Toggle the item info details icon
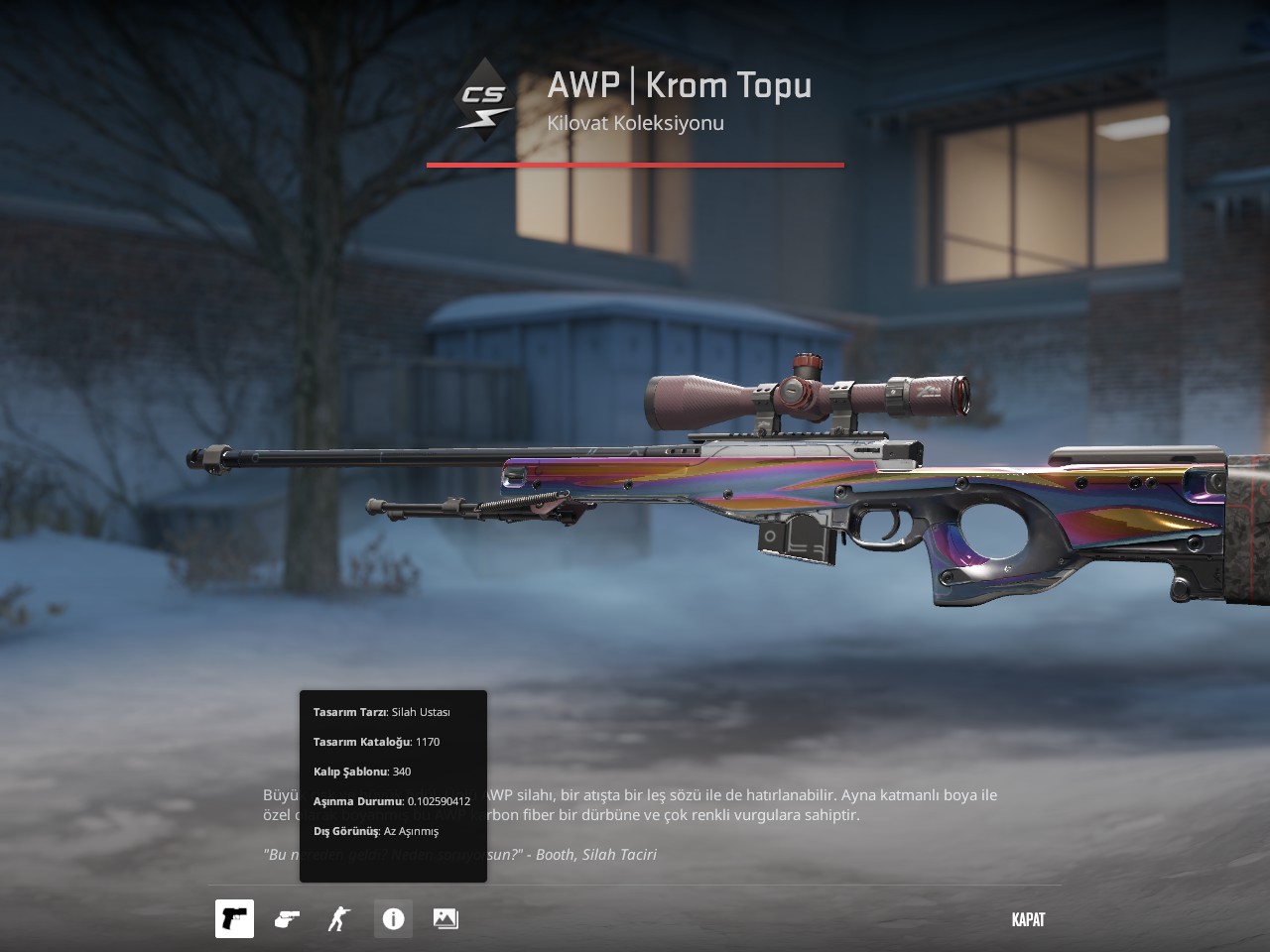The width and height of the screenshot is (1270, 952). (x=393, y=919)
